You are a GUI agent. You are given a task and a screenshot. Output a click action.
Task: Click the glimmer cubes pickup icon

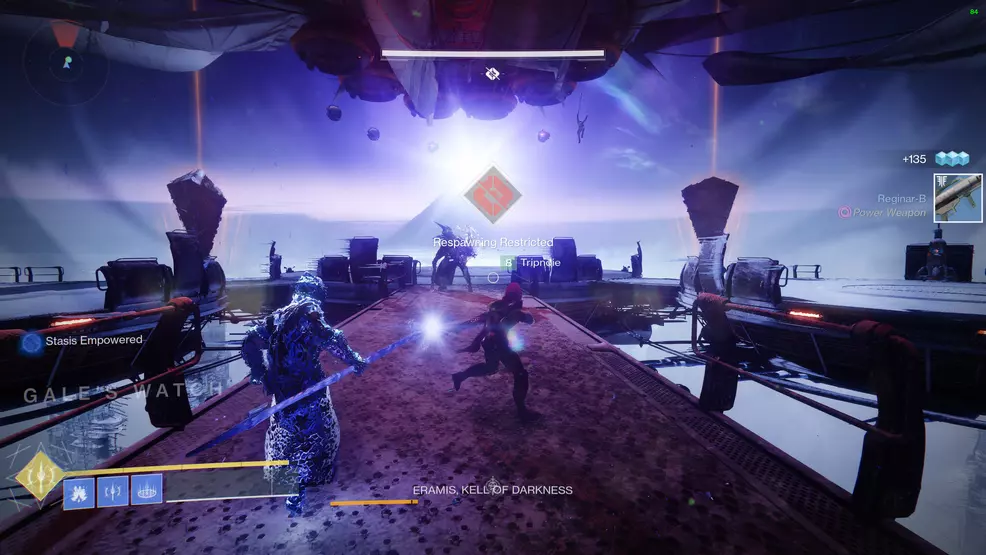952,159
